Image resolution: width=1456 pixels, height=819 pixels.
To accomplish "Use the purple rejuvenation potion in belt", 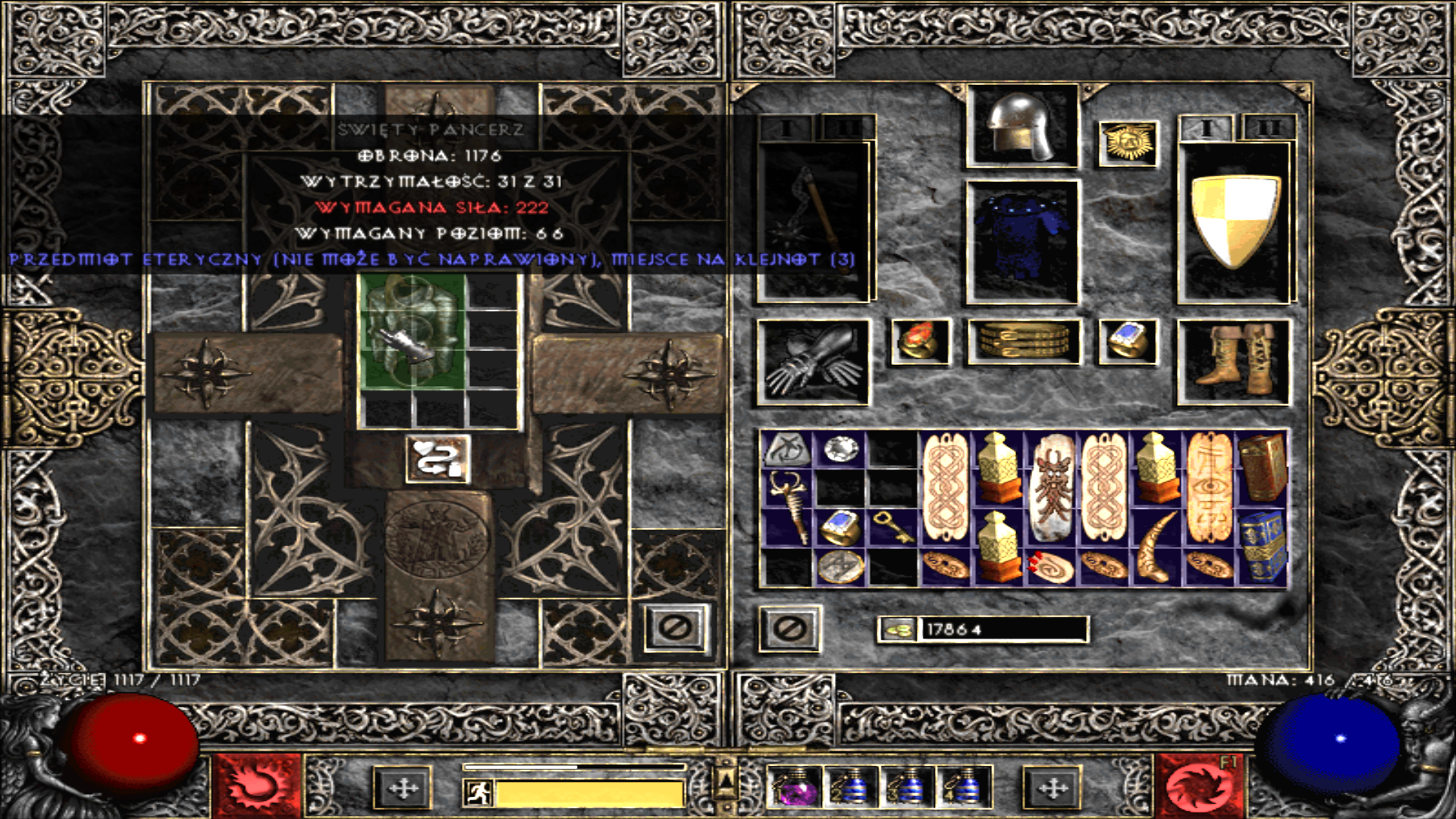I will (794, 789).
